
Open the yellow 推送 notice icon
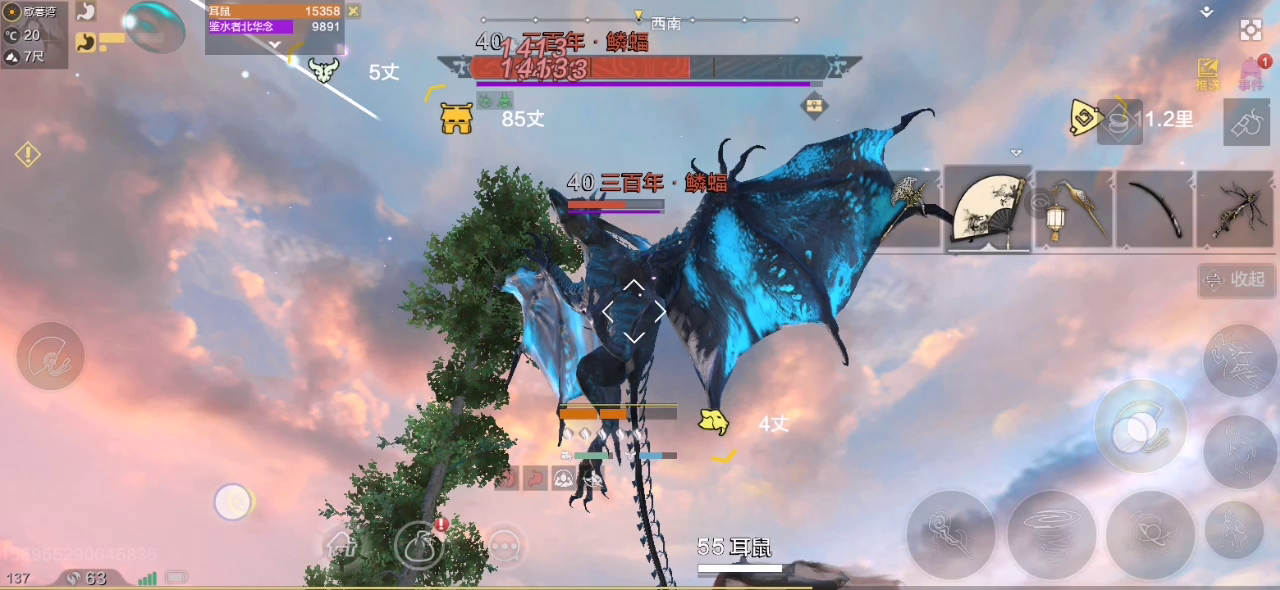click(x=1208, y=74)
